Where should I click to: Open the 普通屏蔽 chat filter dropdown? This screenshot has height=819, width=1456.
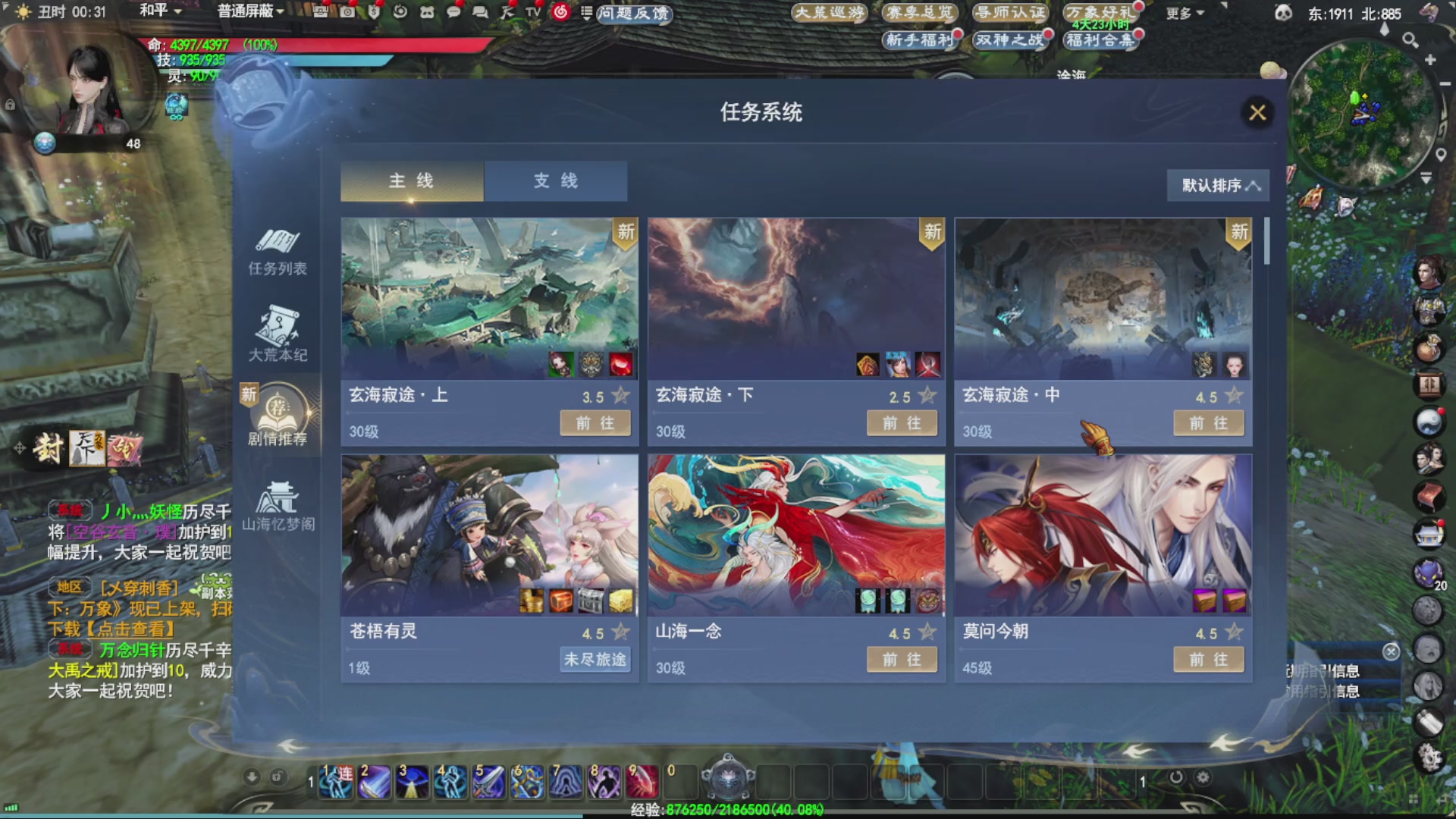click(247, 11)
